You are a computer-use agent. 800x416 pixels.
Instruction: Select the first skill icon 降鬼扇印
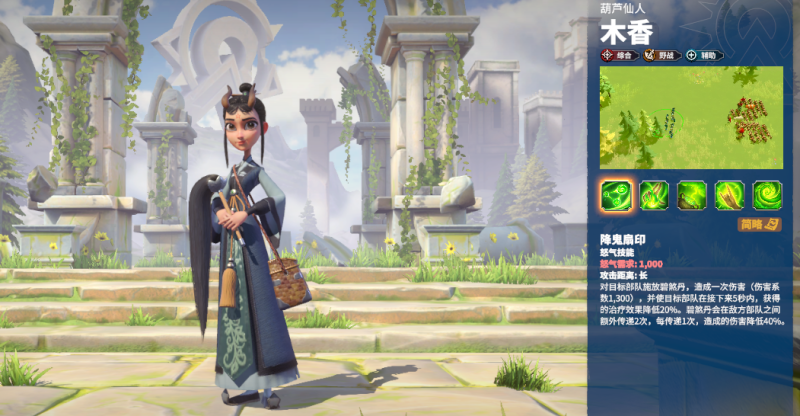[616, 193]
